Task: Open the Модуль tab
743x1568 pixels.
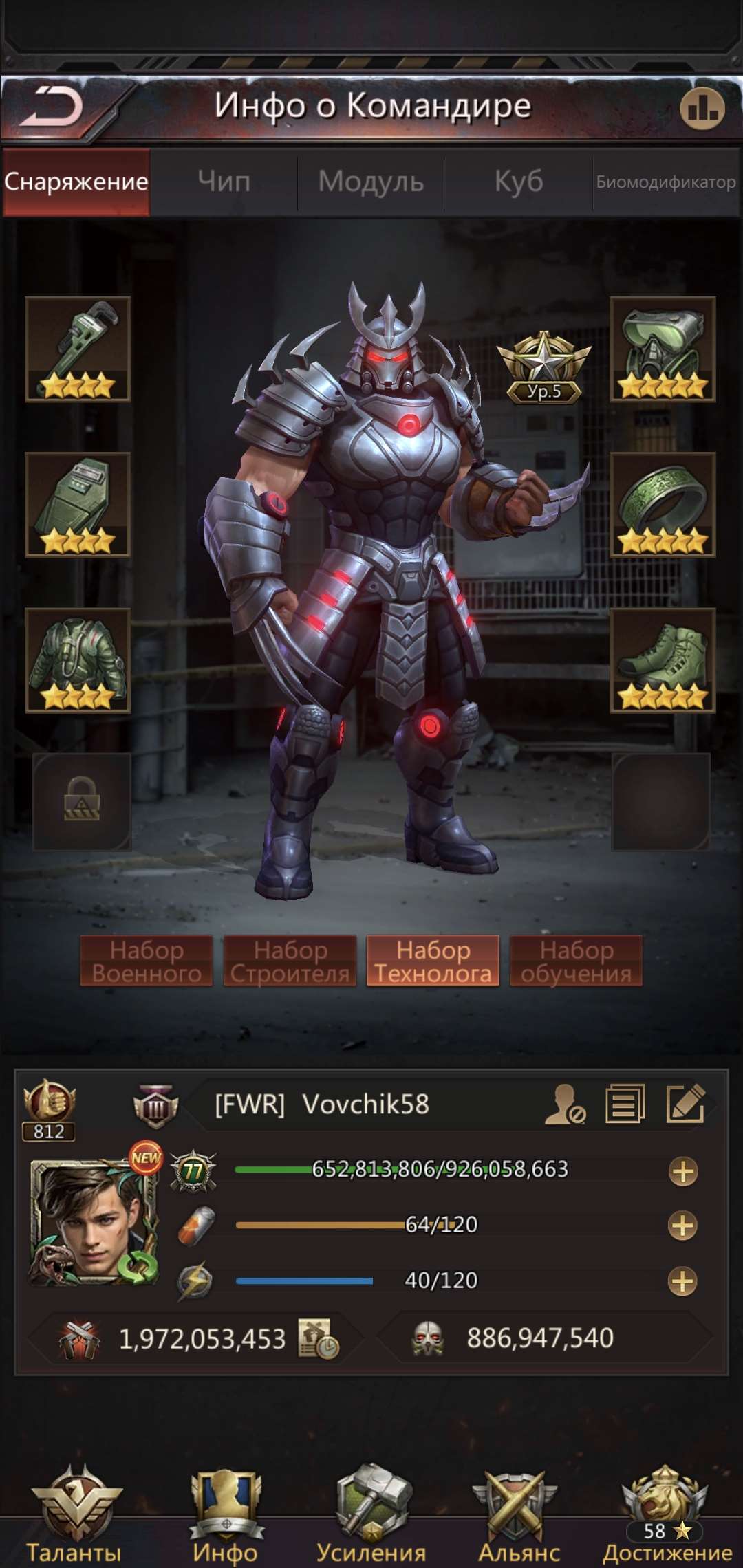Action: coord(371,182)
